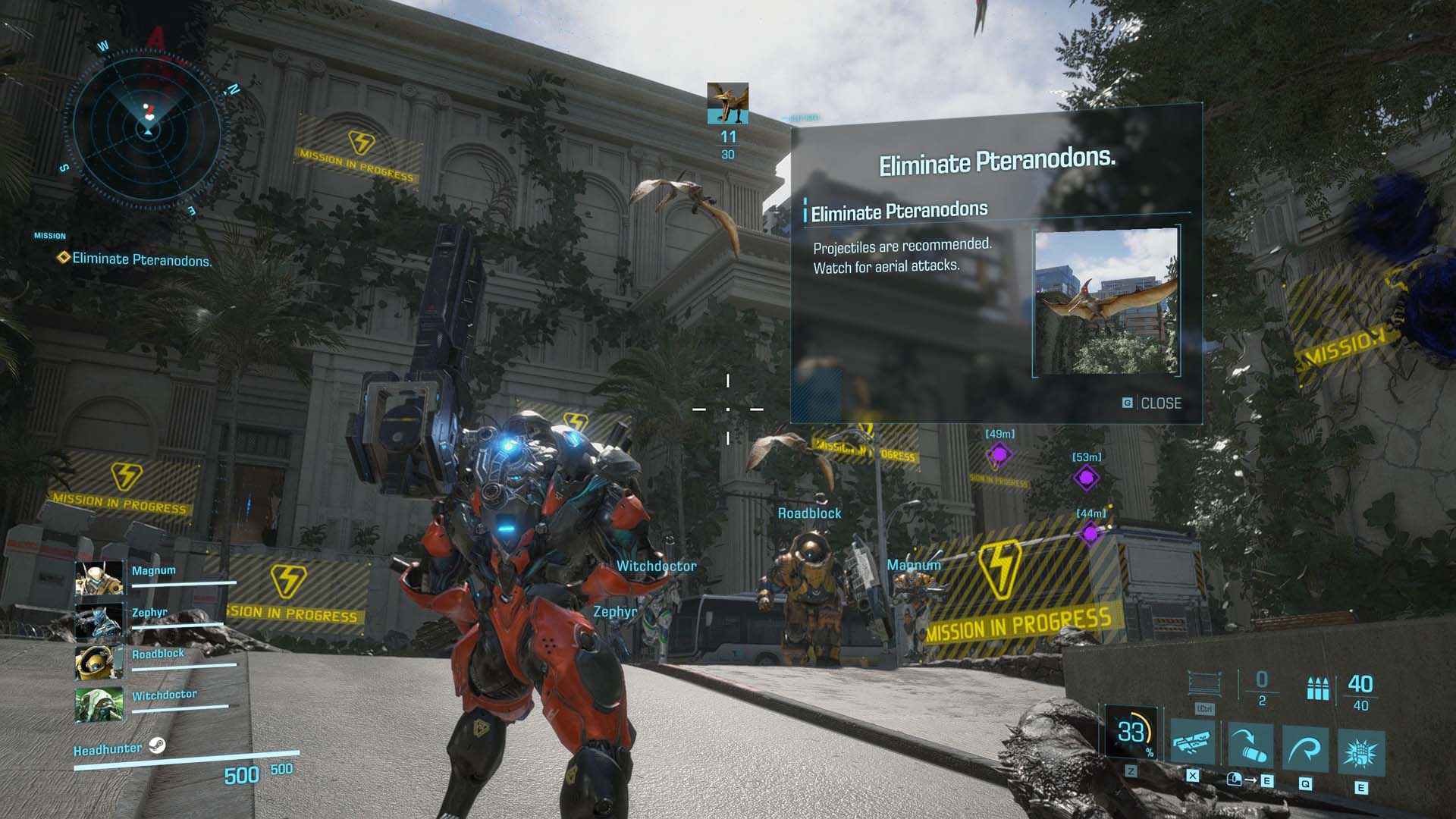Click the Pteranodon kill counter icon

pyautogui.click(x=728, y=103)
